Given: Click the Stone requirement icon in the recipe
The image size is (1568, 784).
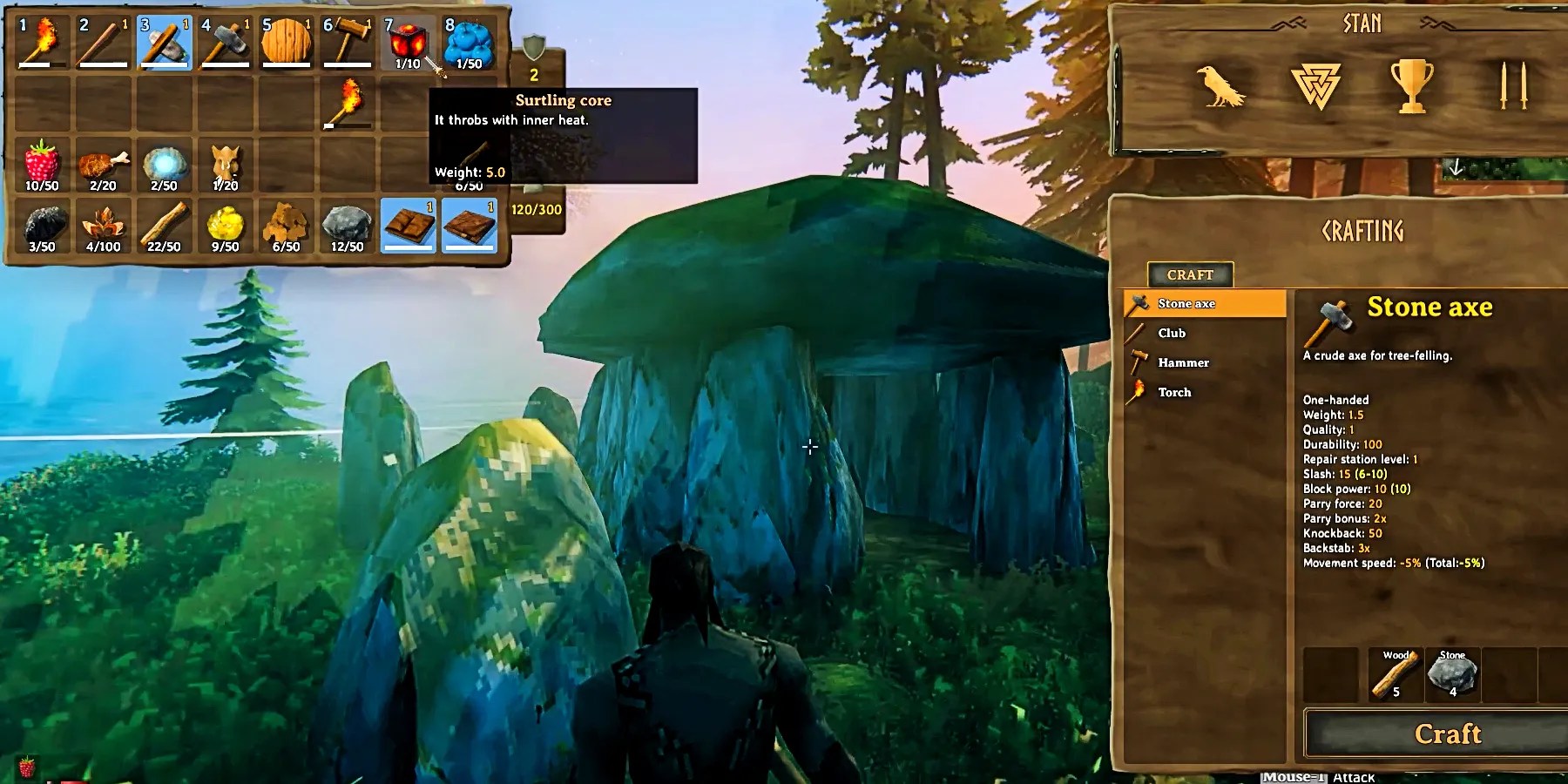Looking at the screenshot, I should coord(1453,672).
